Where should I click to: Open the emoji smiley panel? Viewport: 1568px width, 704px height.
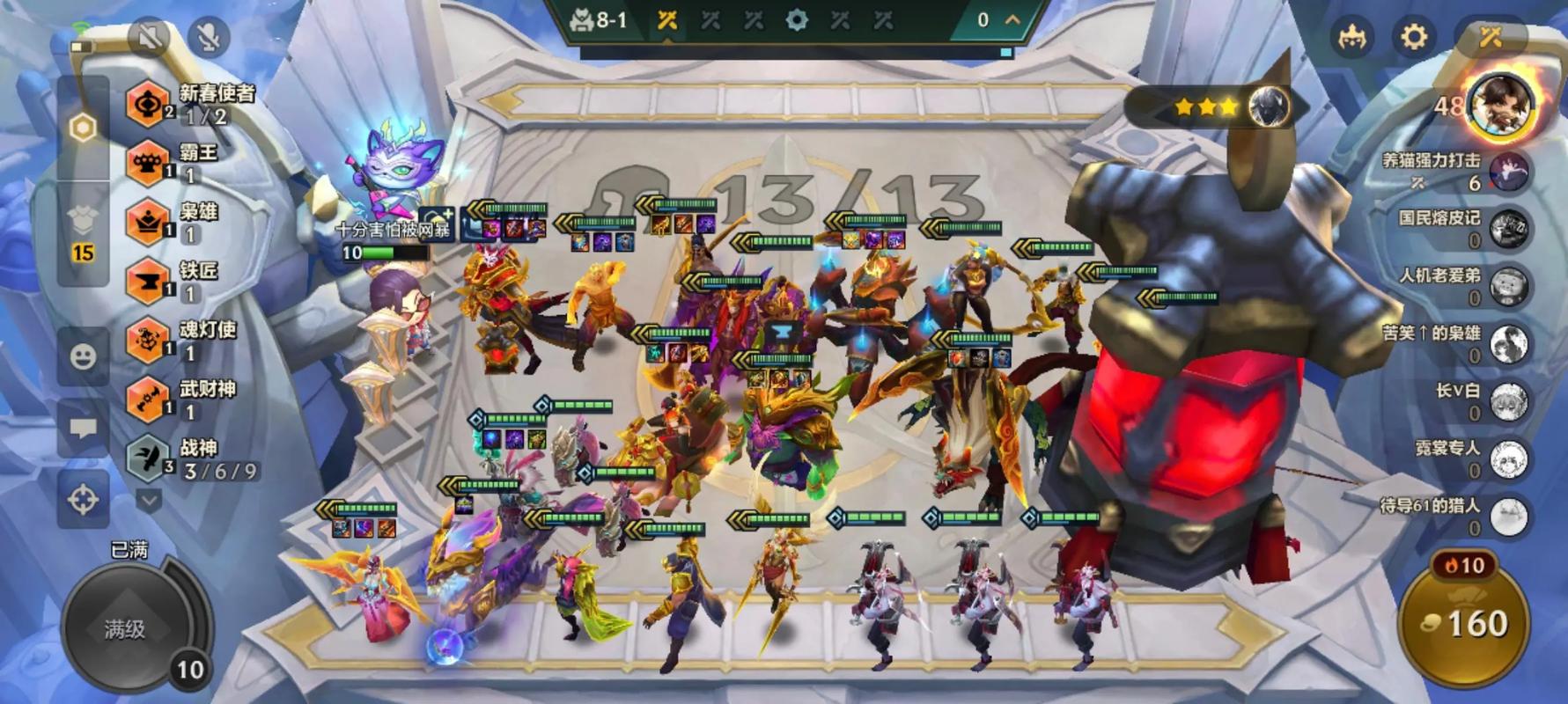coord(83,356)
